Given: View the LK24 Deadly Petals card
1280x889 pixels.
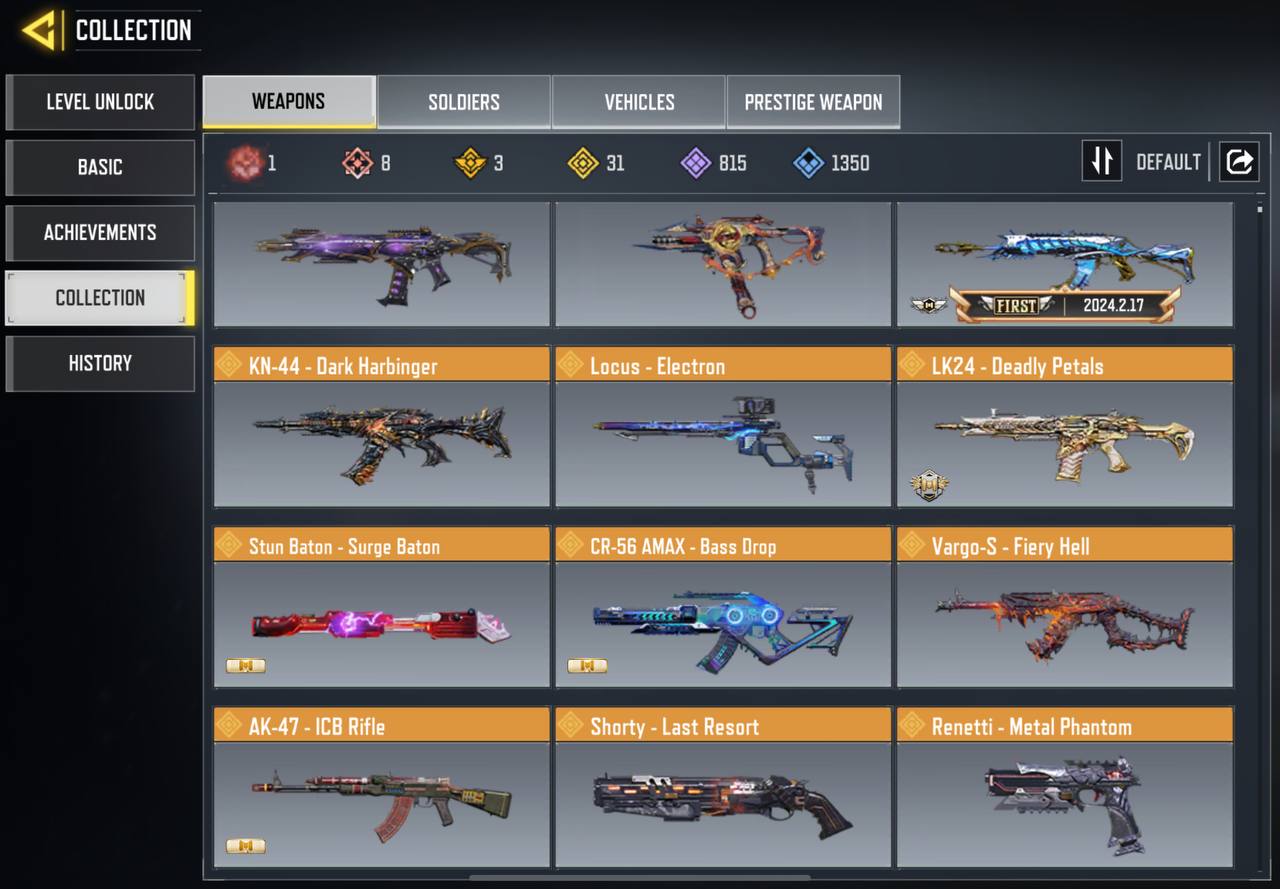Looking at the screenshot, I should (1064, 427).
